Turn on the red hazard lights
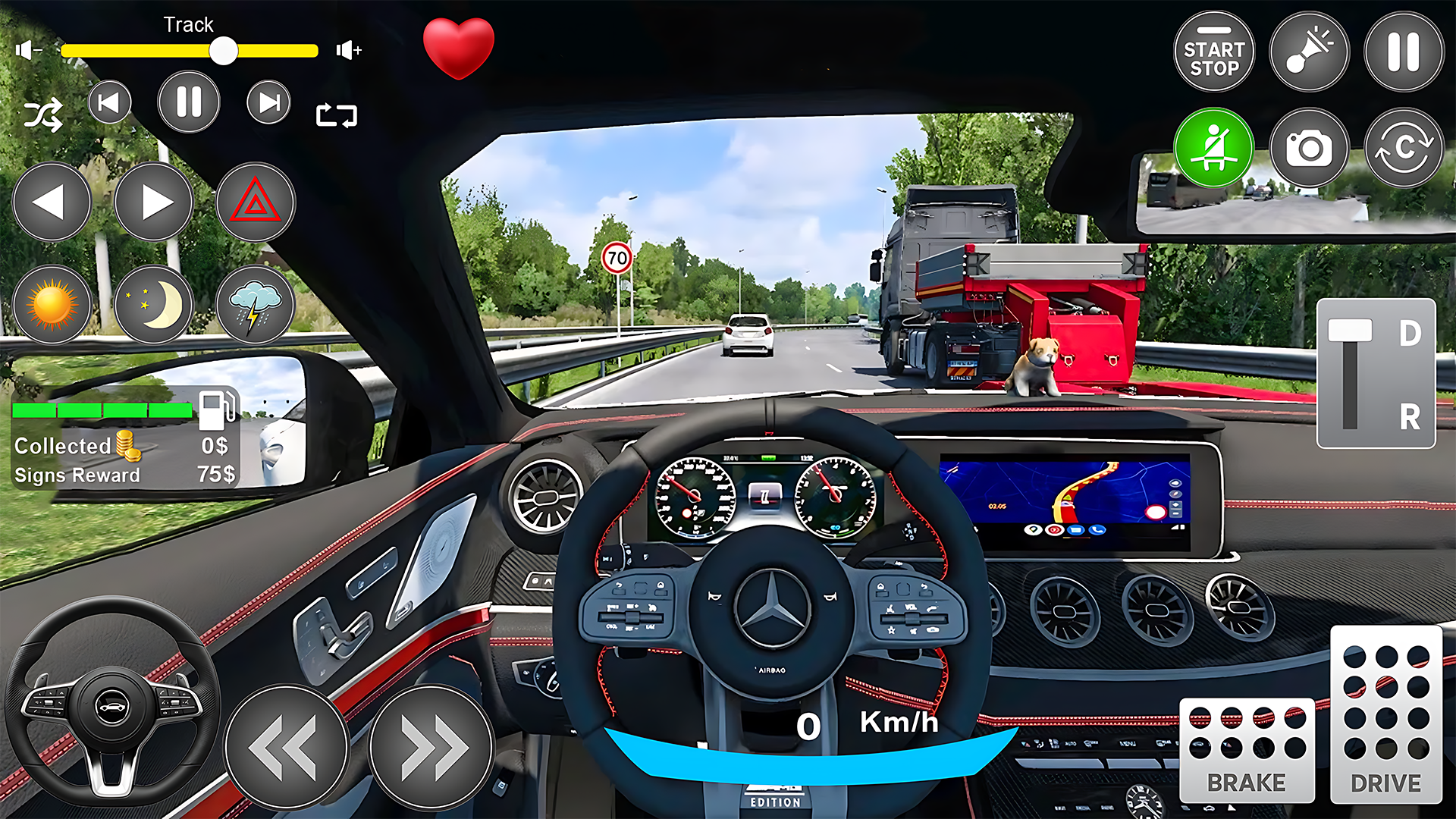Viewport: 1456px width, 819px height. pyautogui.click(x=256, y=202)
